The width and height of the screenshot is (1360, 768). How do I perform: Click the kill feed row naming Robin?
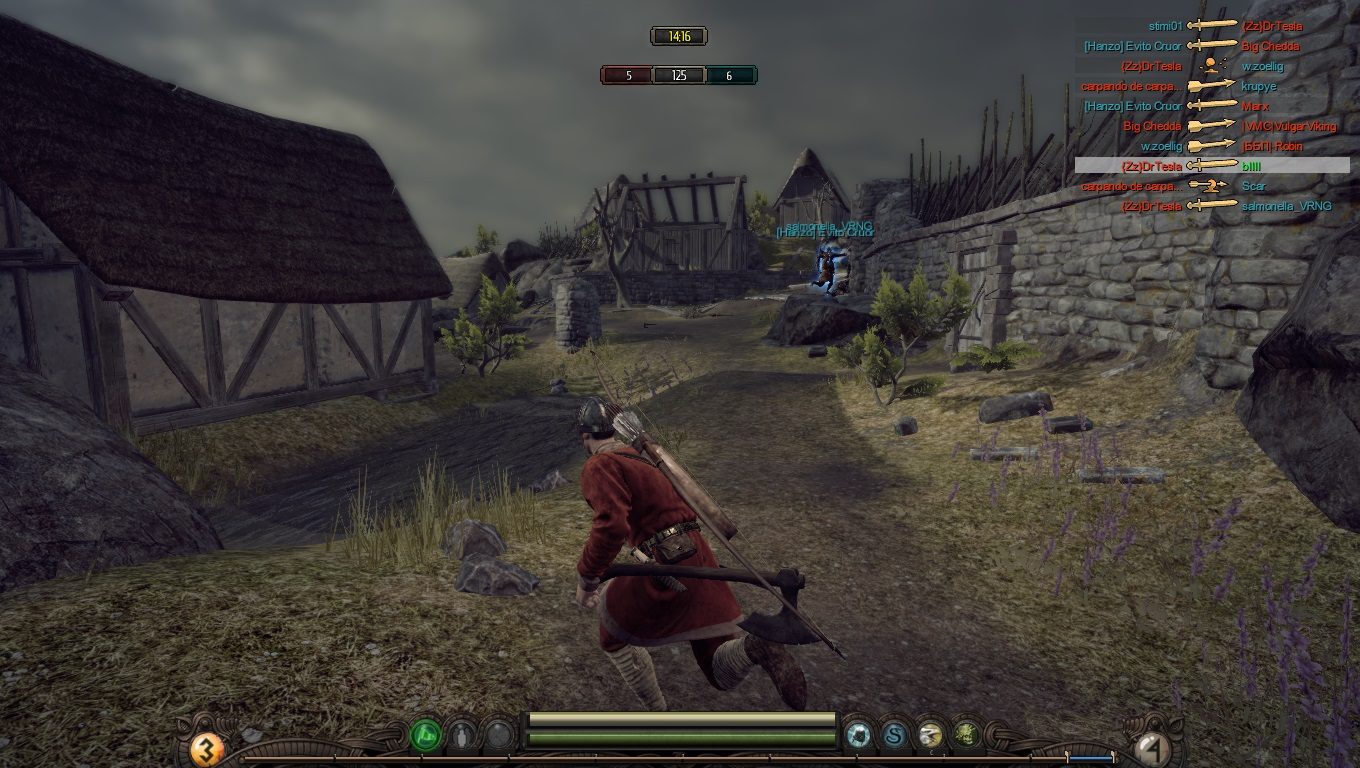pyautogui.click(x=1211, y=146)
